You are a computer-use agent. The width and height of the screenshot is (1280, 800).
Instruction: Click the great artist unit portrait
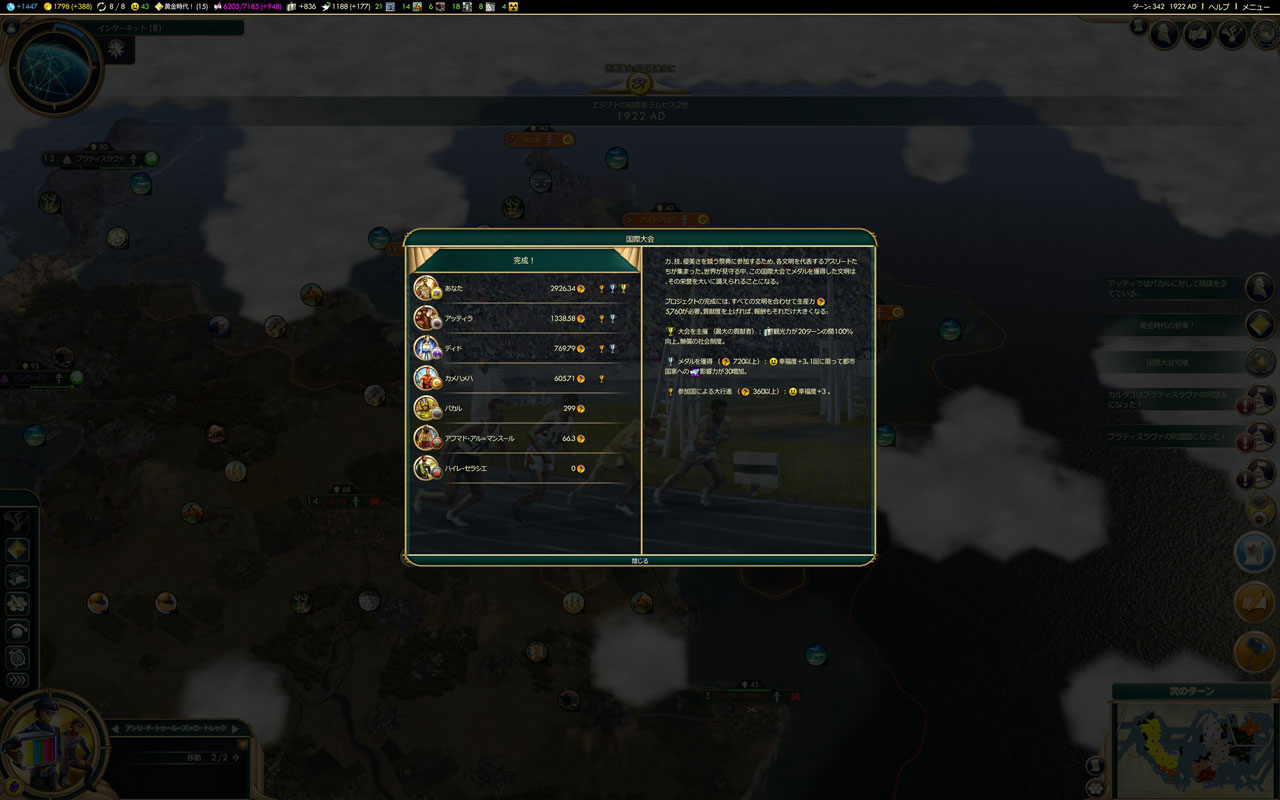coord(50,745)
